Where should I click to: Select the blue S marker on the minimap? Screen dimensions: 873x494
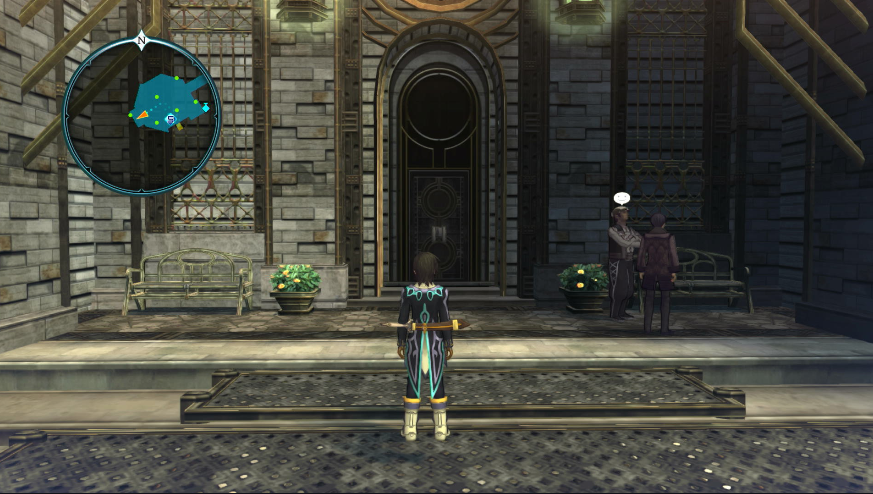(171, 119)
